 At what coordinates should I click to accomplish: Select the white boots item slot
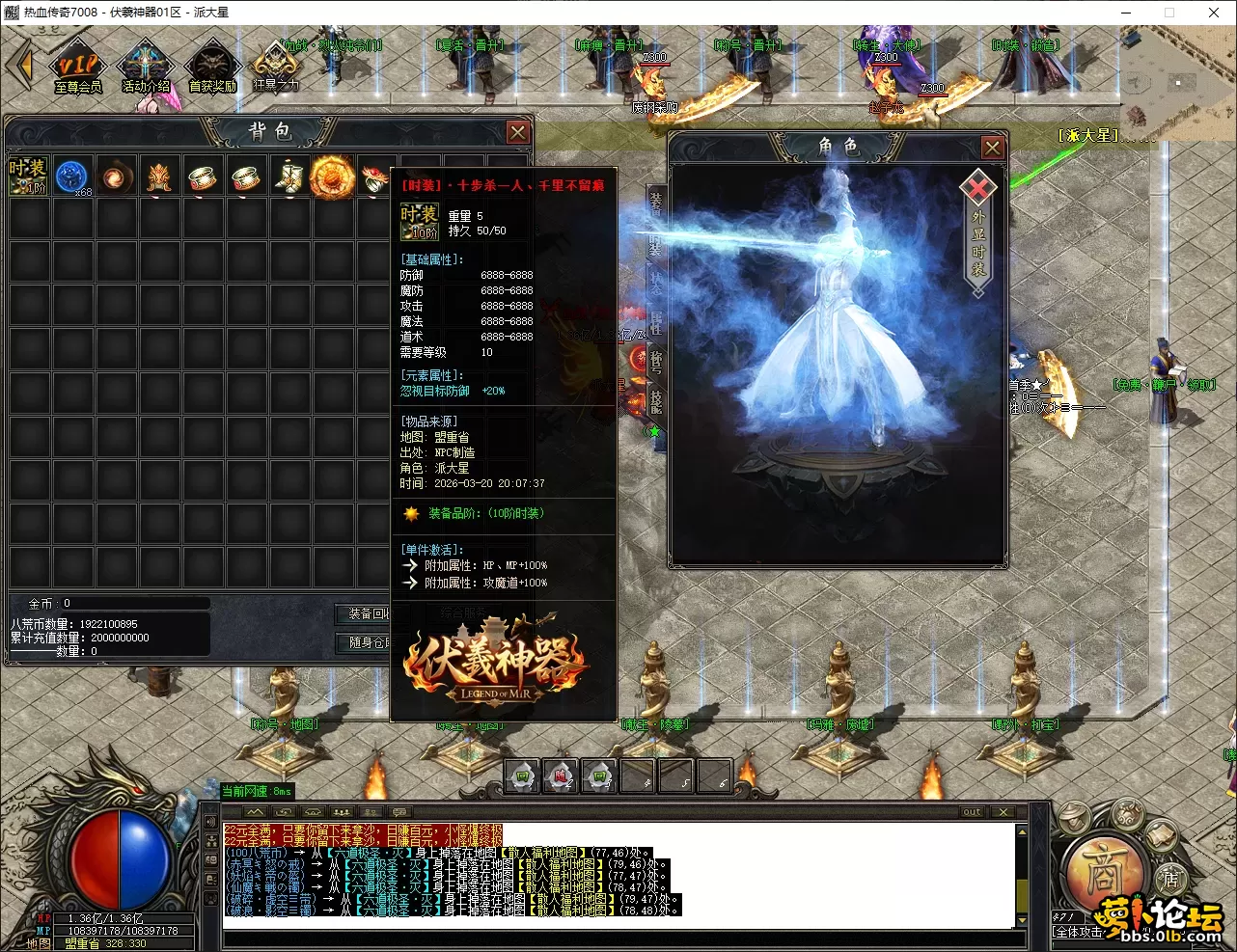point(289,177)
